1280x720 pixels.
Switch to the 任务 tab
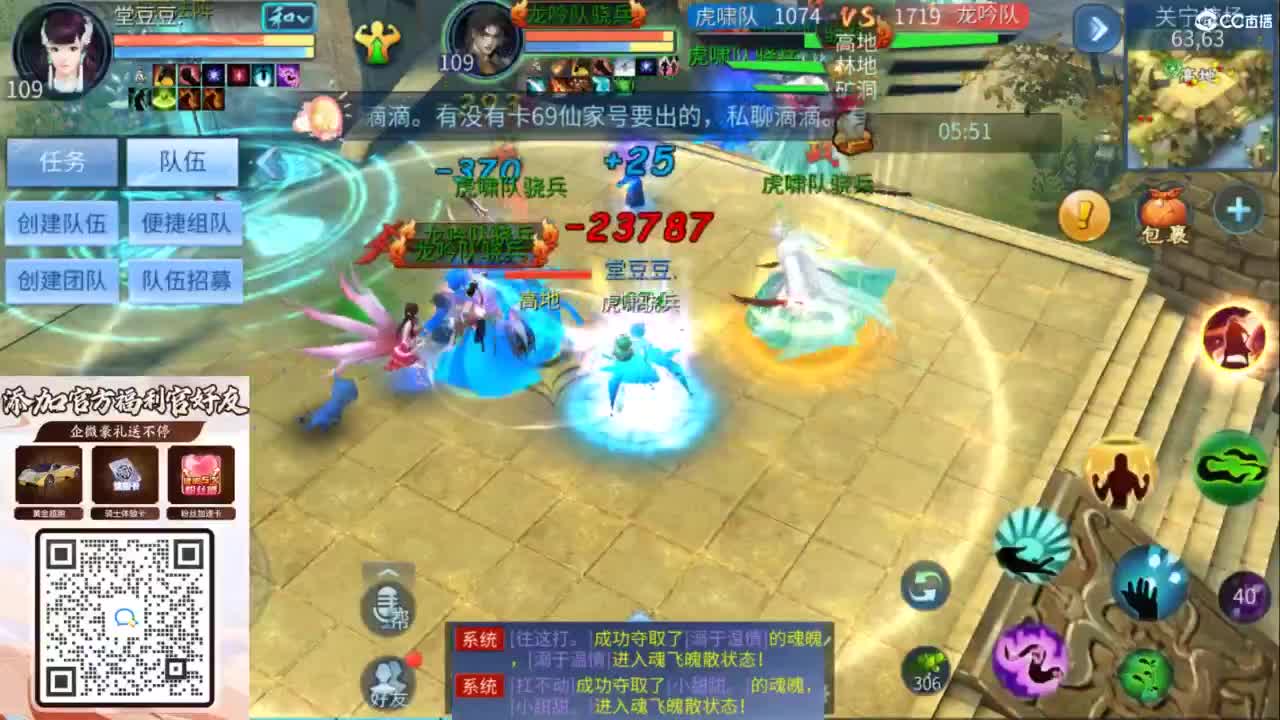[62, 162]
